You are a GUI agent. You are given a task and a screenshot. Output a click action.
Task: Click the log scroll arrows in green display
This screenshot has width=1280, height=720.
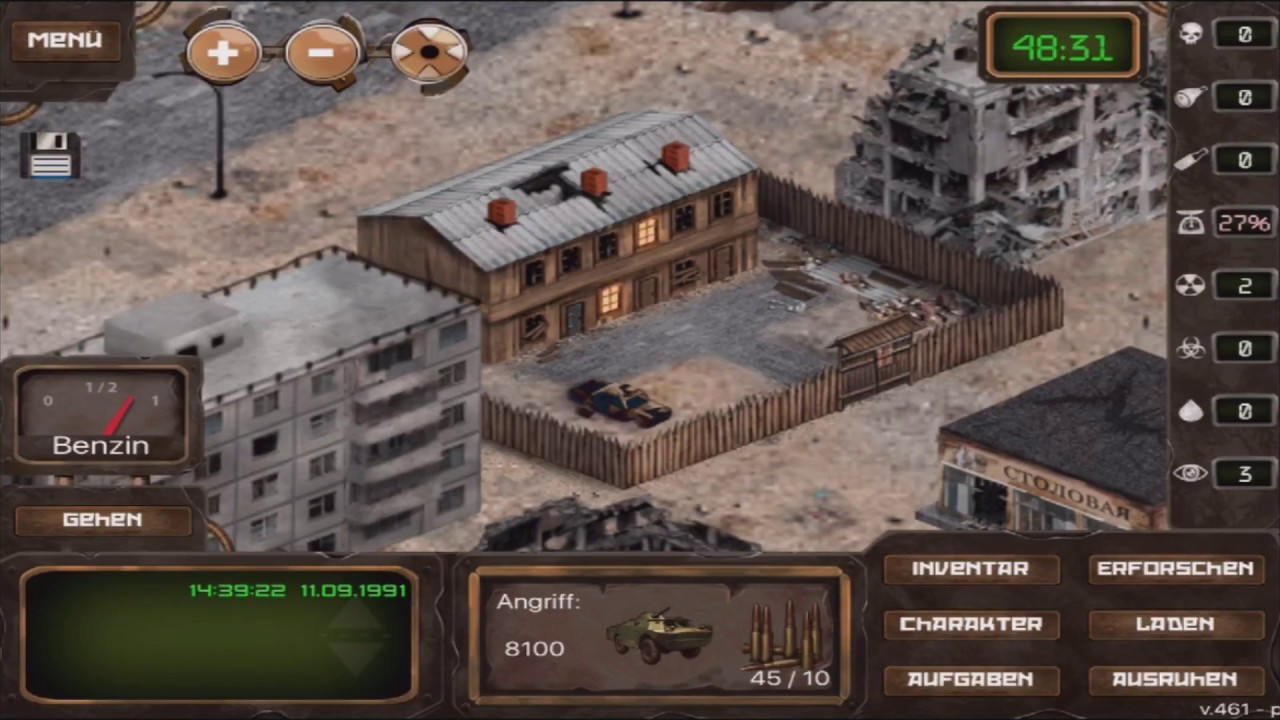click(357, 636)
